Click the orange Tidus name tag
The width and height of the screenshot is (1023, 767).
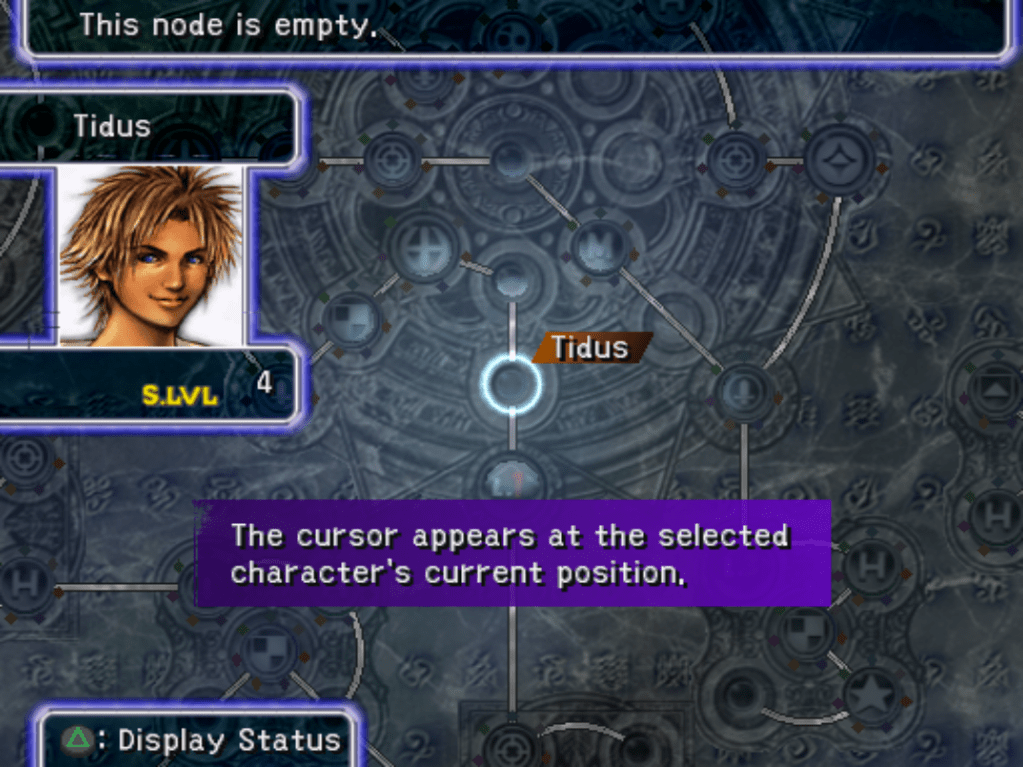[590, 348]
